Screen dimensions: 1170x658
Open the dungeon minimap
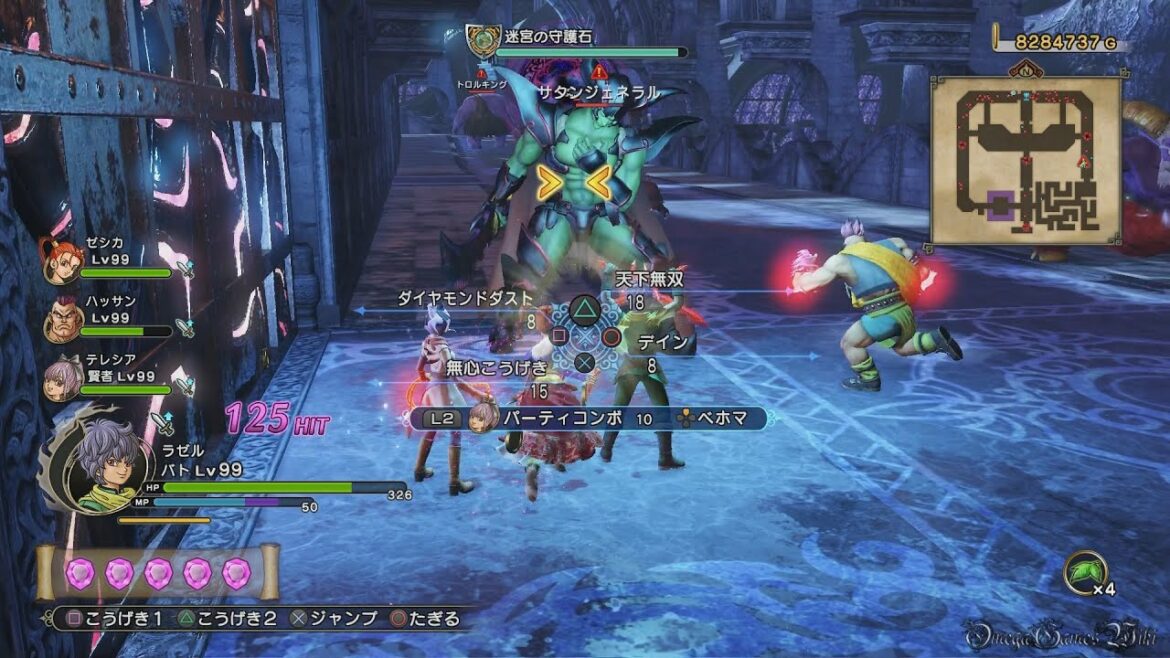(1026, 160)
